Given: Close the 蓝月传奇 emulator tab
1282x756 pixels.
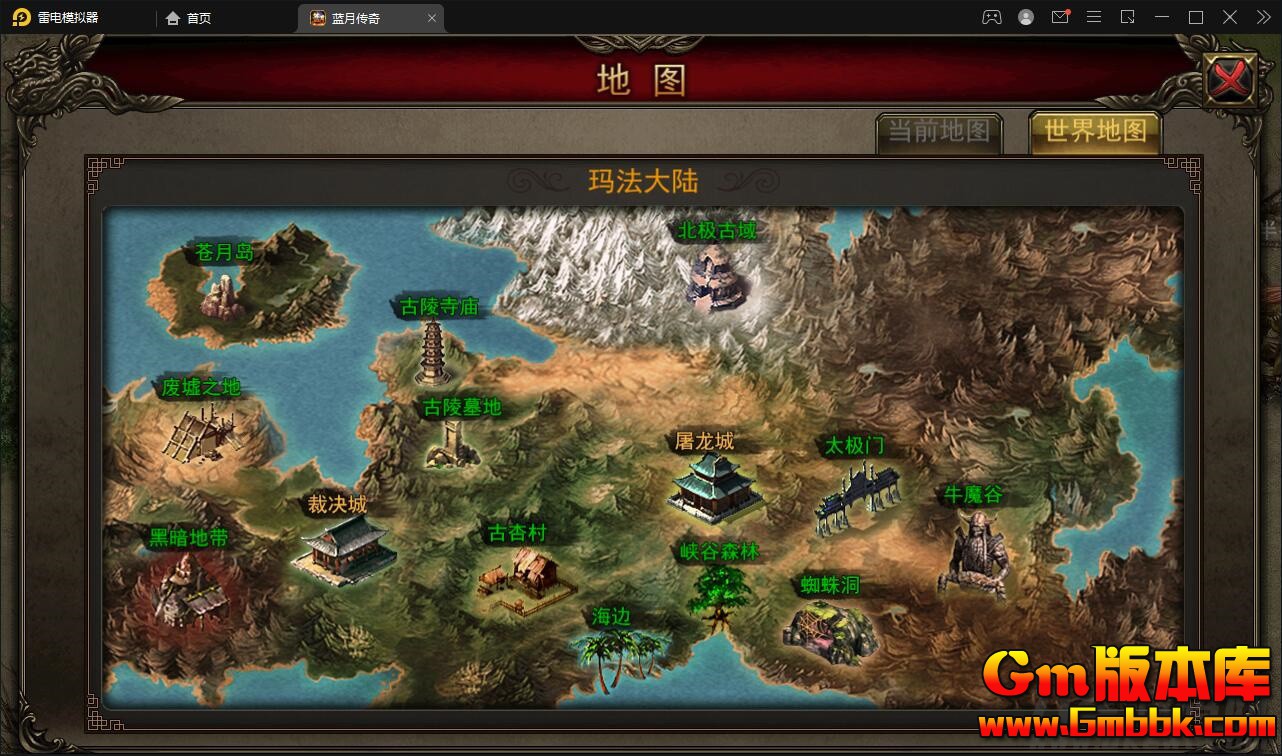Looking at the screenshot, I should tap(432, 18).
